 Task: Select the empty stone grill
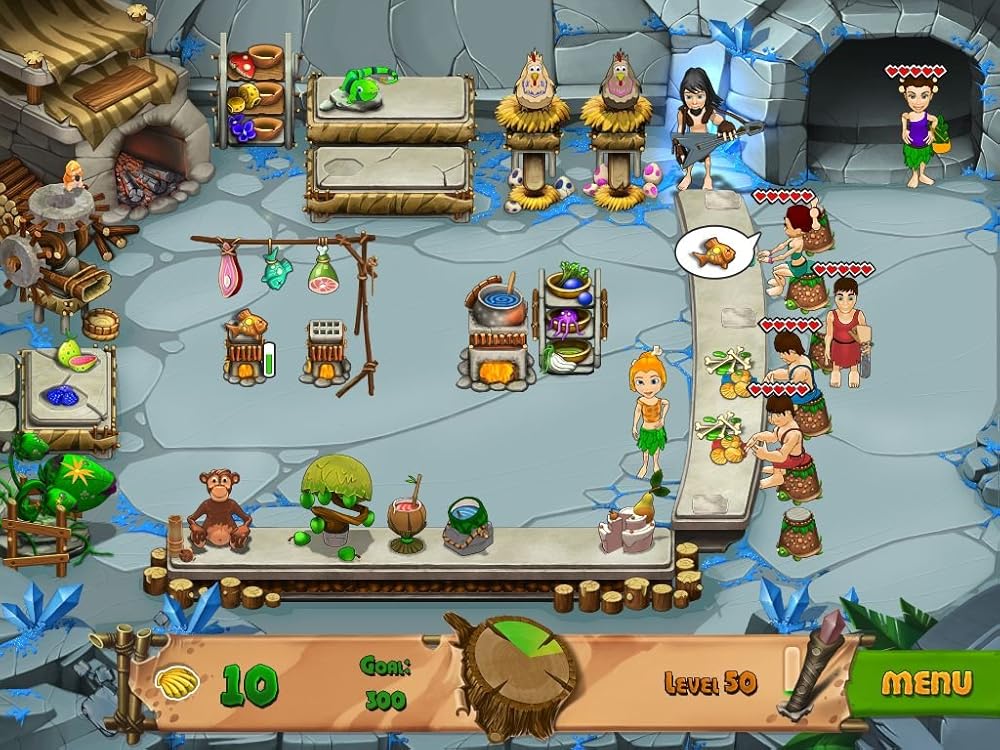tap(322, 336)
